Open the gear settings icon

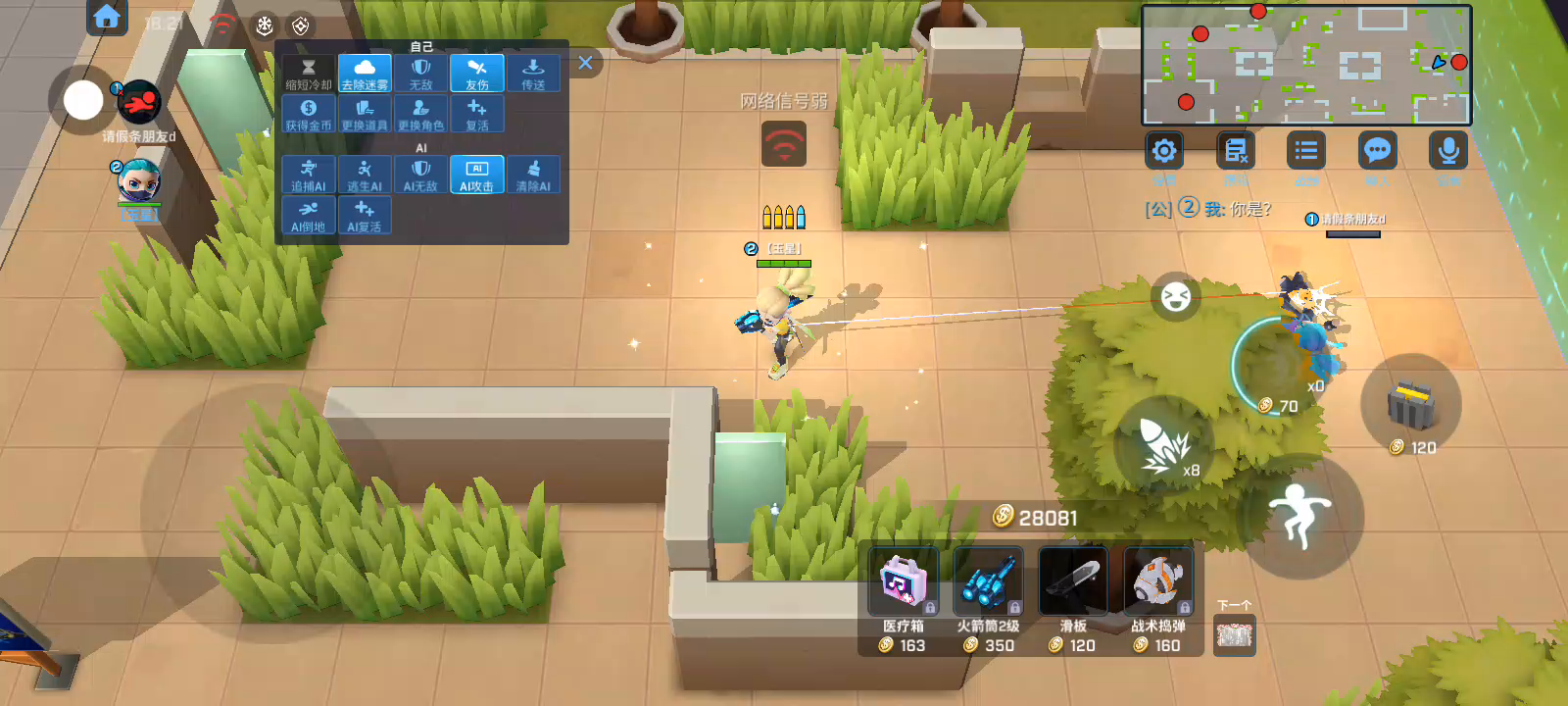[x=1164, y=151]
